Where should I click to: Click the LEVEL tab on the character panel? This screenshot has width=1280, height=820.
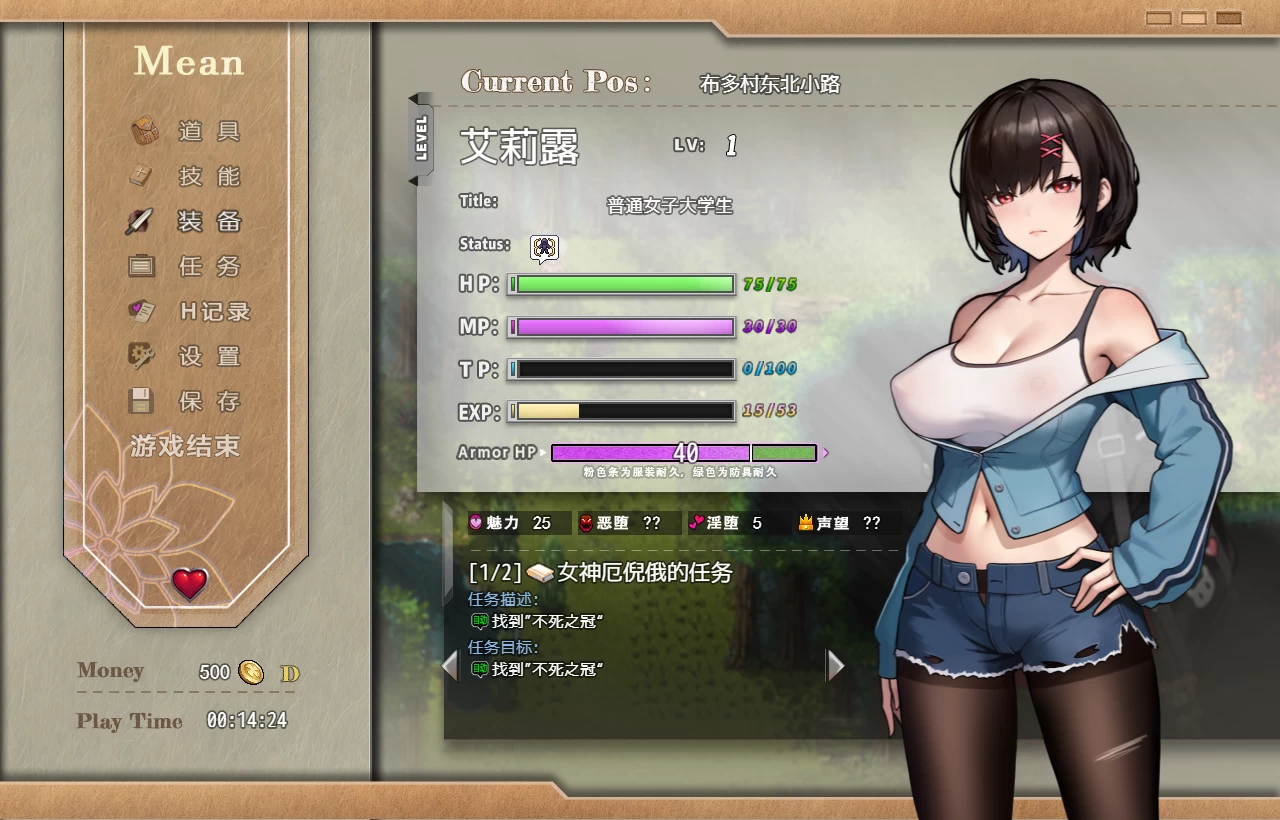tap(422, 140)
